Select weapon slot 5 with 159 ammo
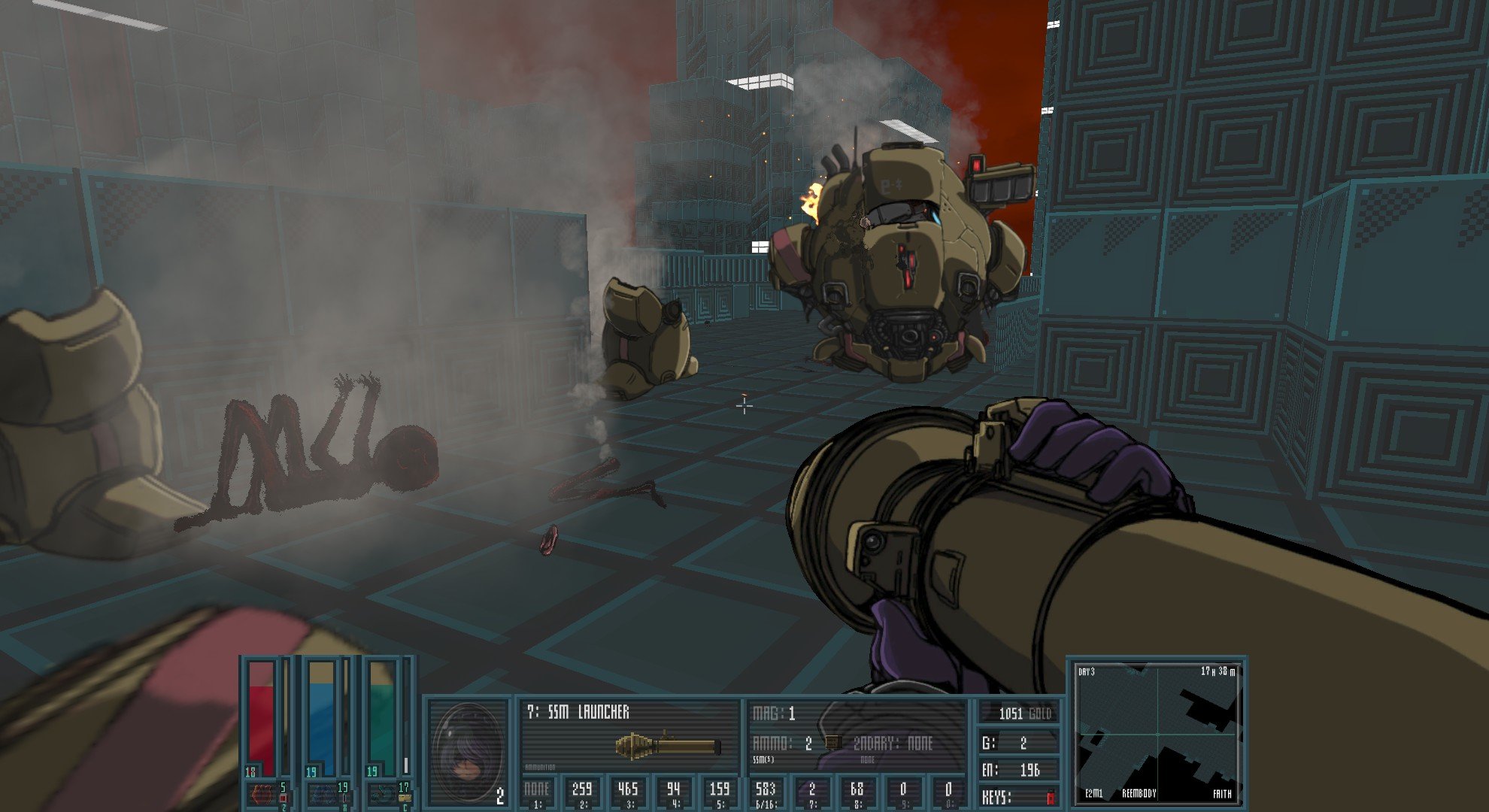 [719, 793]
